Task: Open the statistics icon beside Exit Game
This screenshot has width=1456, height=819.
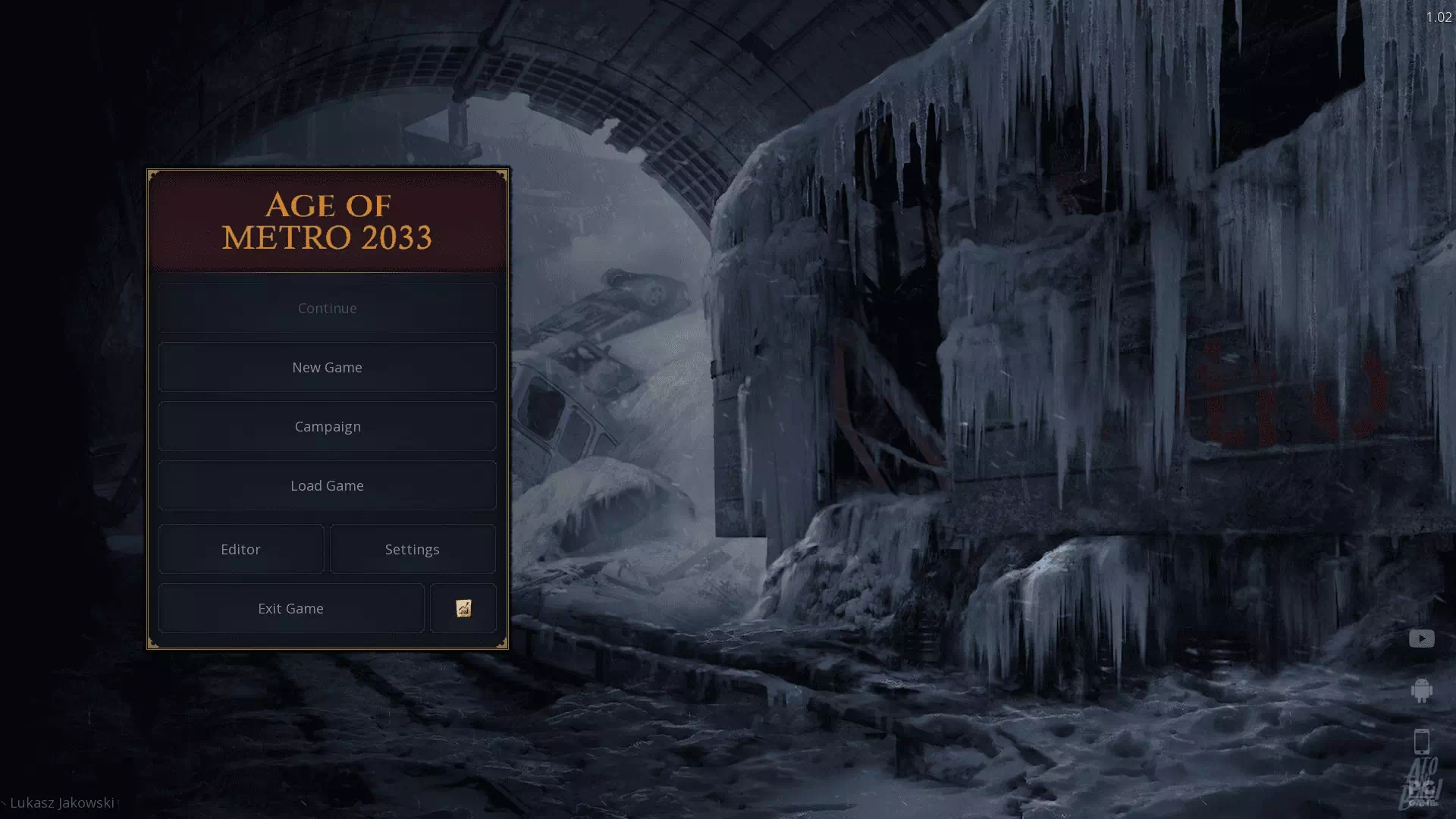Action: coord(463,608)
